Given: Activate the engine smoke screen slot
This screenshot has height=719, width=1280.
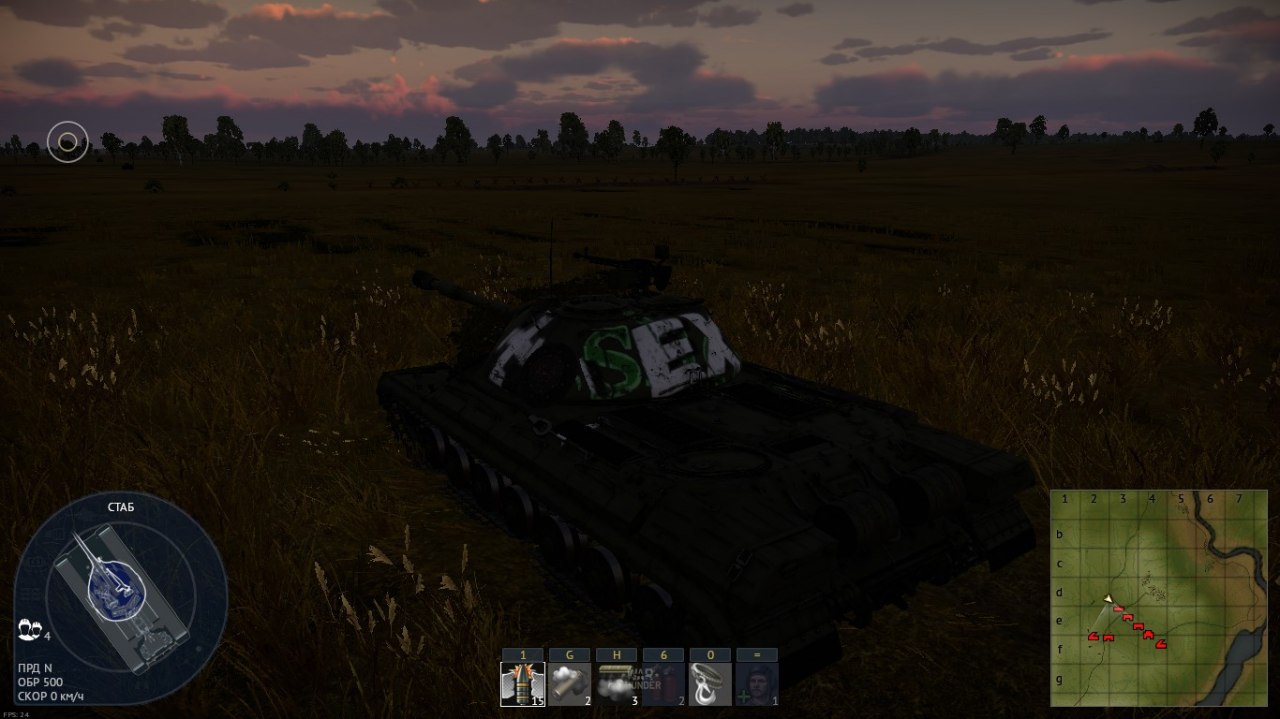Looking at the screenshot, I should coord(616,684).
